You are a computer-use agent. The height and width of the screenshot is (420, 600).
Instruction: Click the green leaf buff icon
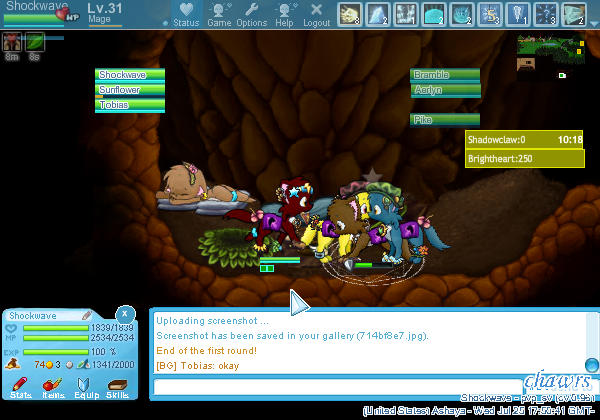pos(35,42)
